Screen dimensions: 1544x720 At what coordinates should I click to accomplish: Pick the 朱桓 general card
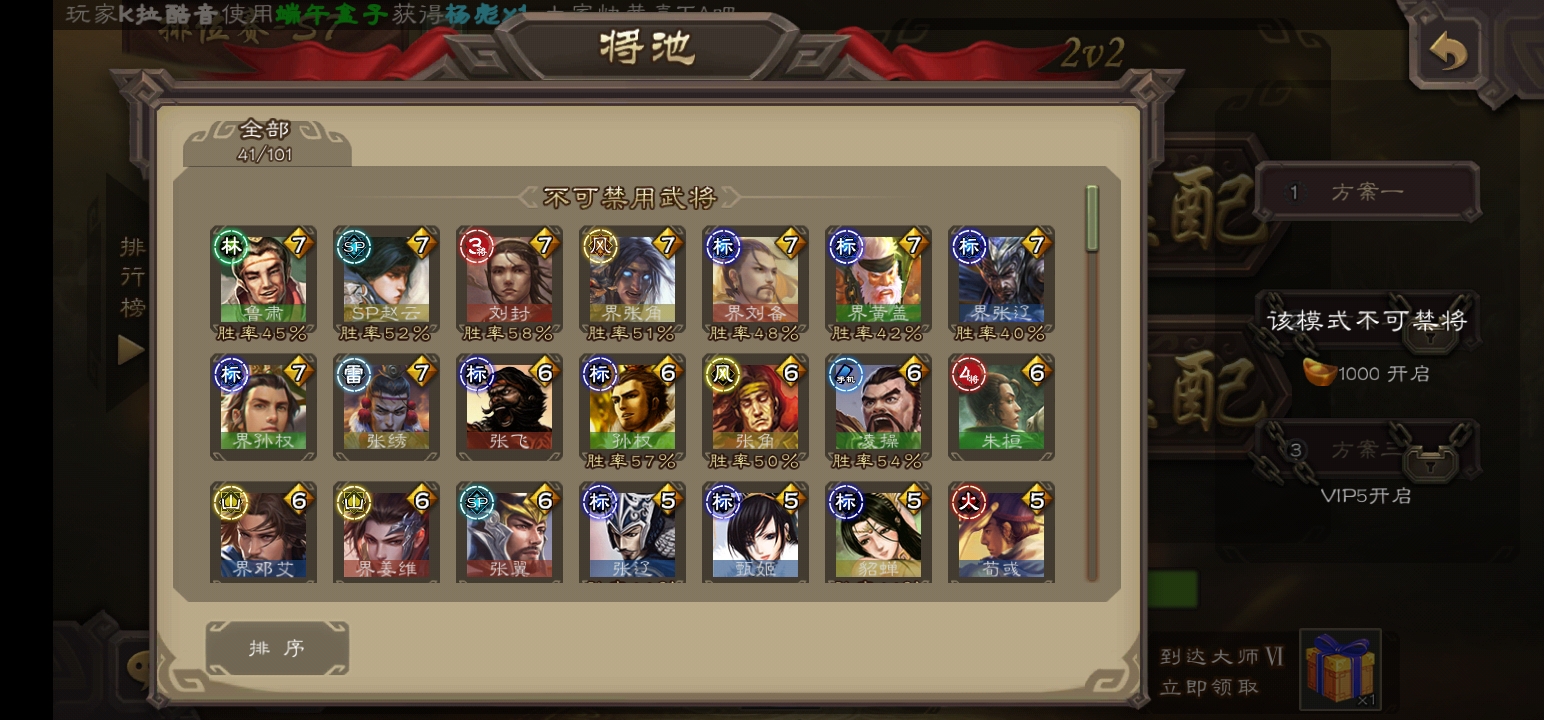tap(1001, 406)
